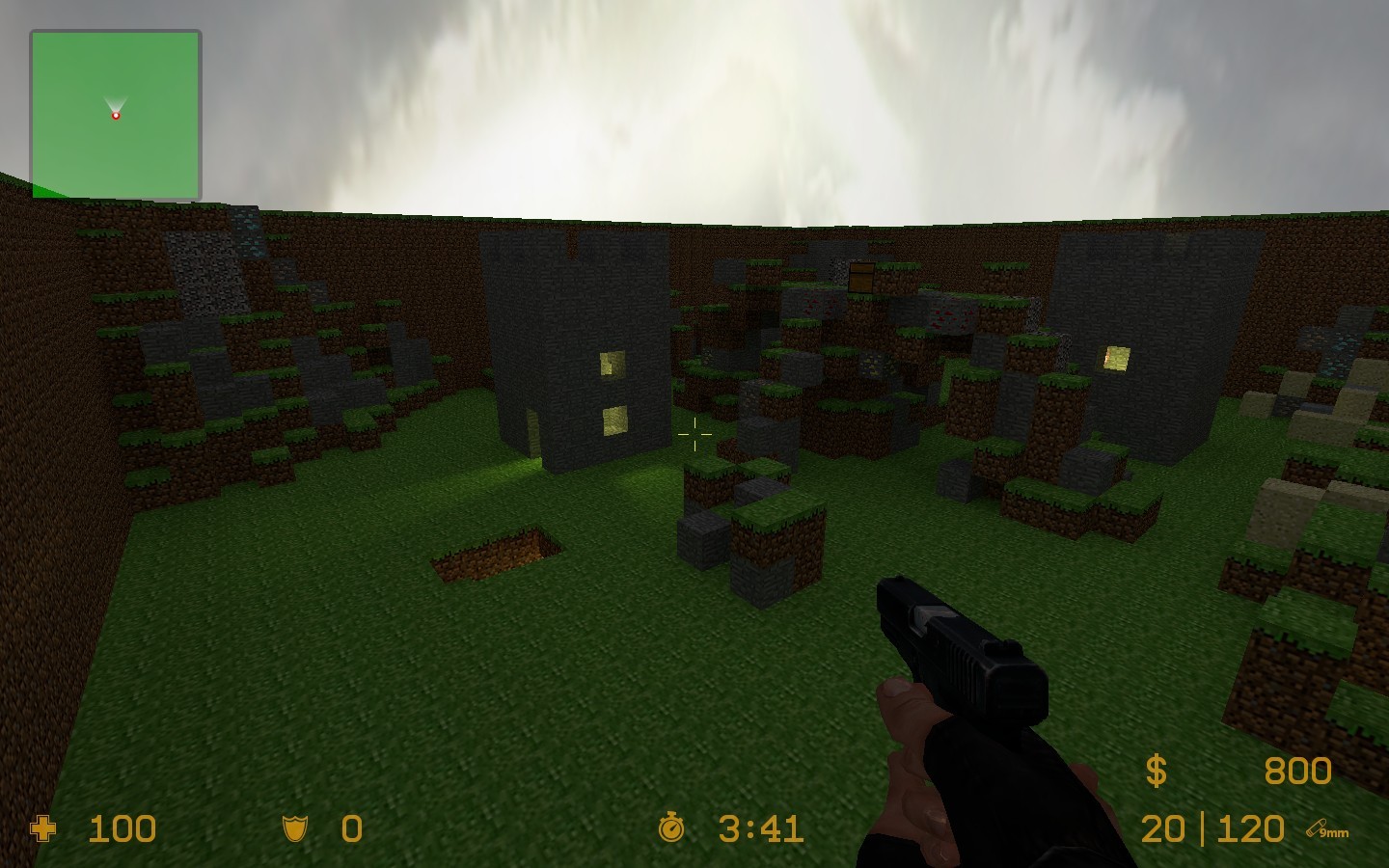Click the health cross icon
Image resolution: width=1389 pixels, height=868 pixels.
tap(43, 829)
